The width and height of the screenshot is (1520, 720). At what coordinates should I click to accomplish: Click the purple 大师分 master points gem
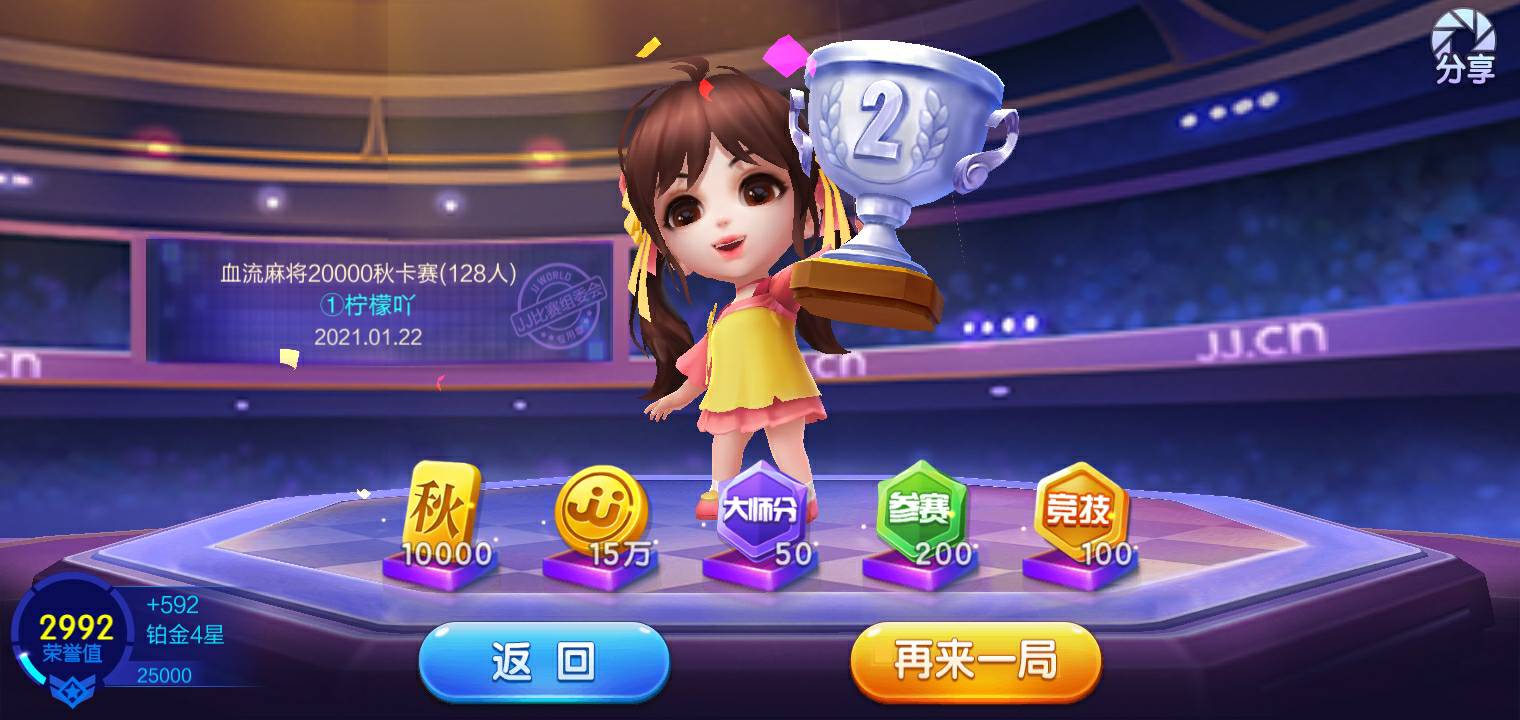(x=762, y=507)
